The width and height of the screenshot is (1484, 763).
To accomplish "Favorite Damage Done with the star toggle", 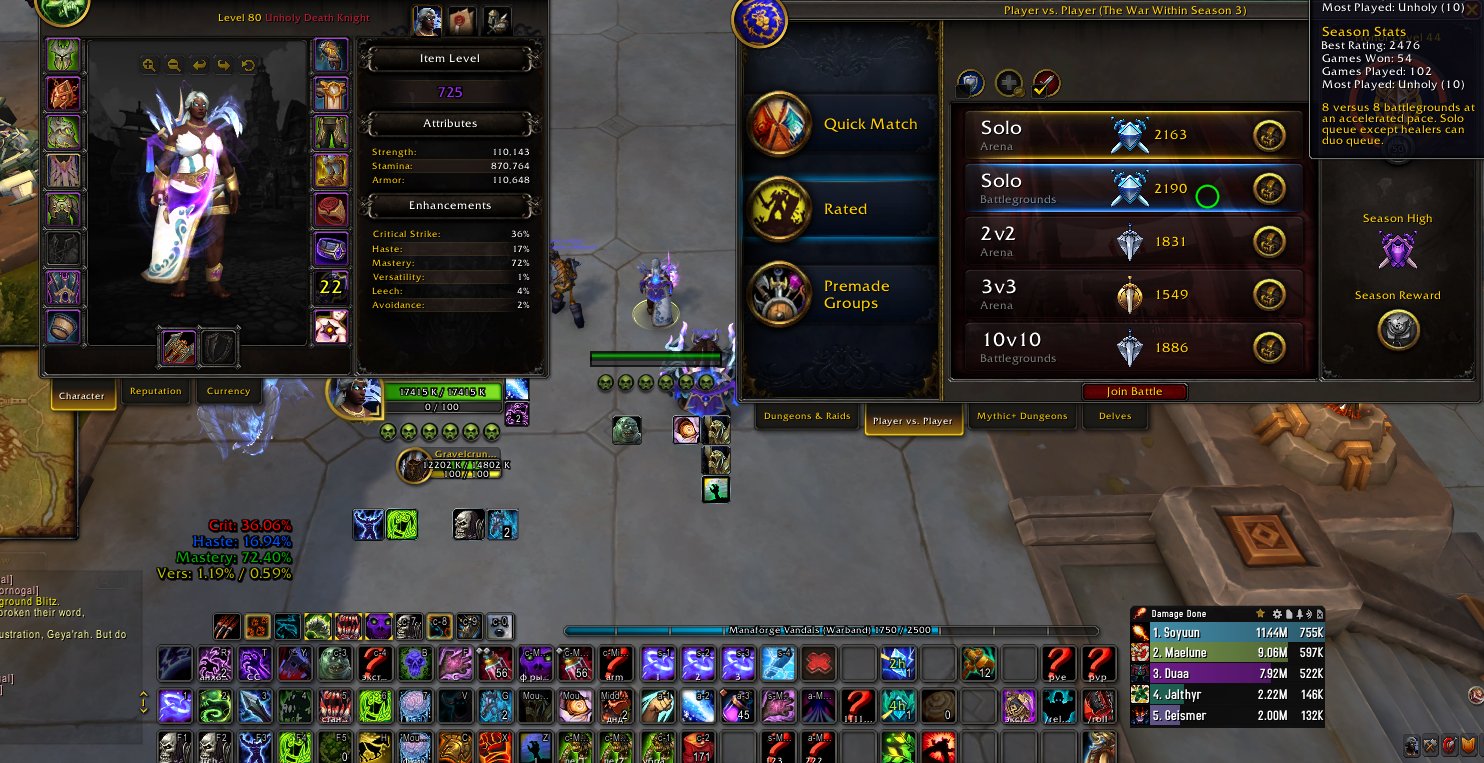I will (1261, 613).
